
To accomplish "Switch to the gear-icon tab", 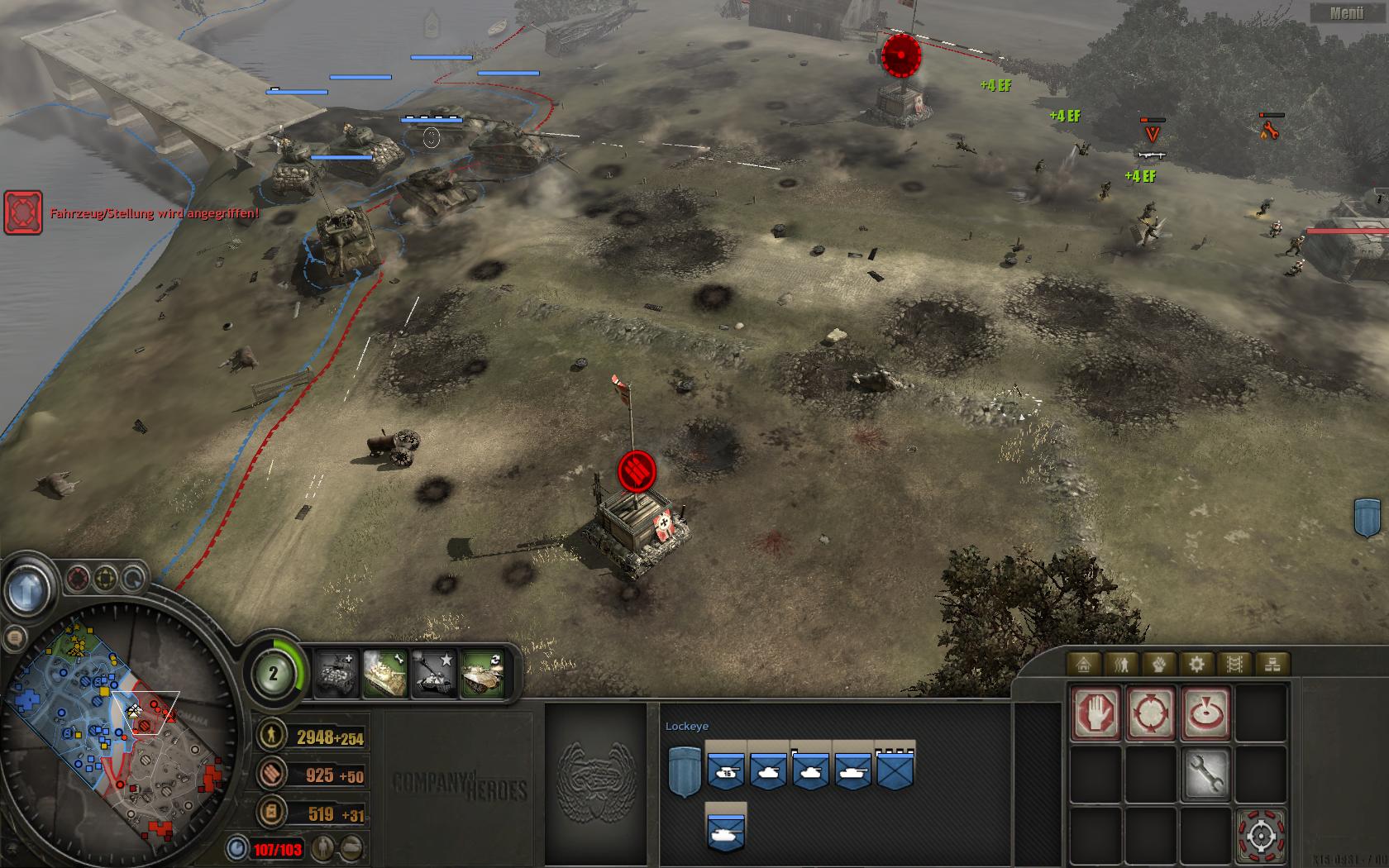I will (x=1196, y=664).
